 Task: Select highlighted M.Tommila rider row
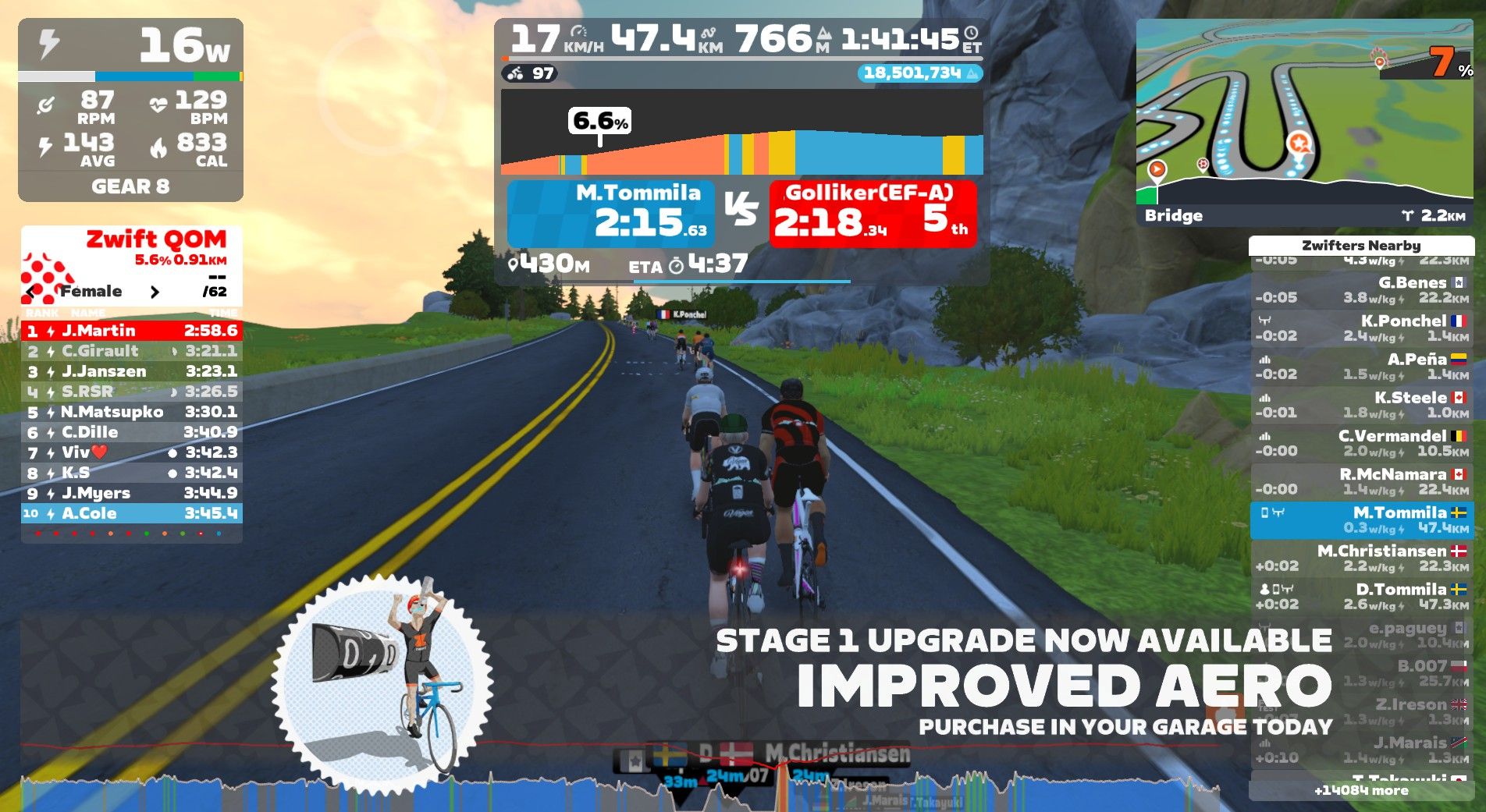coord(1361,520)
